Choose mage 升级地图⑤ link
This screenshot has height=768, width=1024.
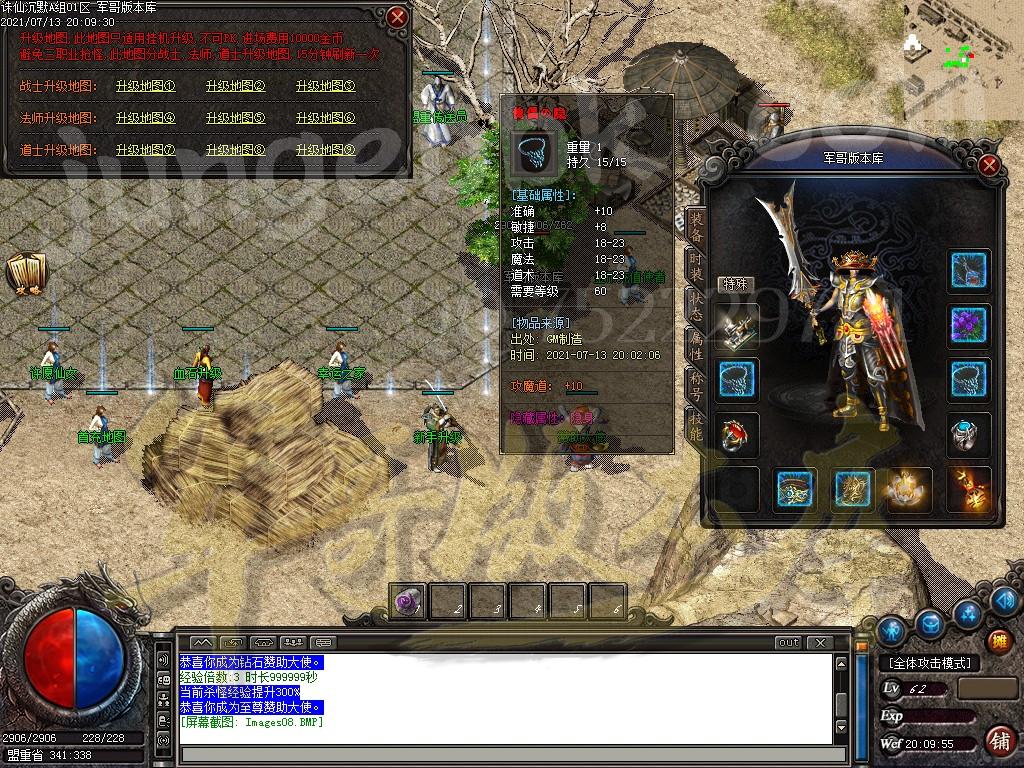click(x=235, y=118)
